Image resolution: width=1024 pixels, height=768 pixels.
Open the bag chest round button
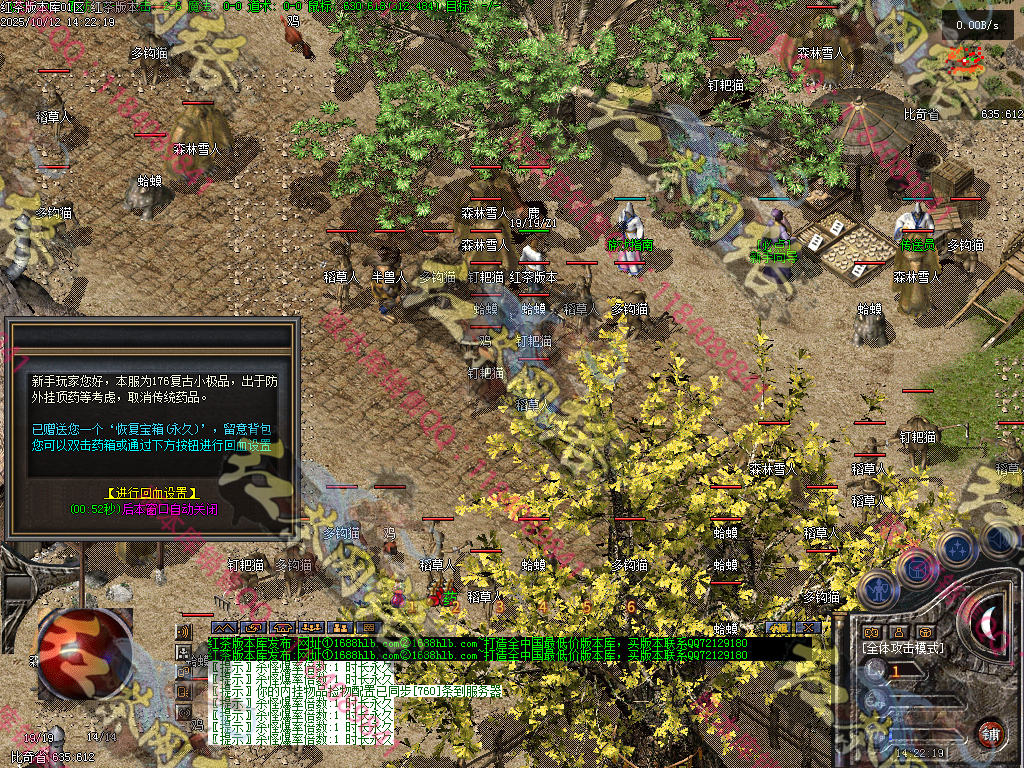916,568
